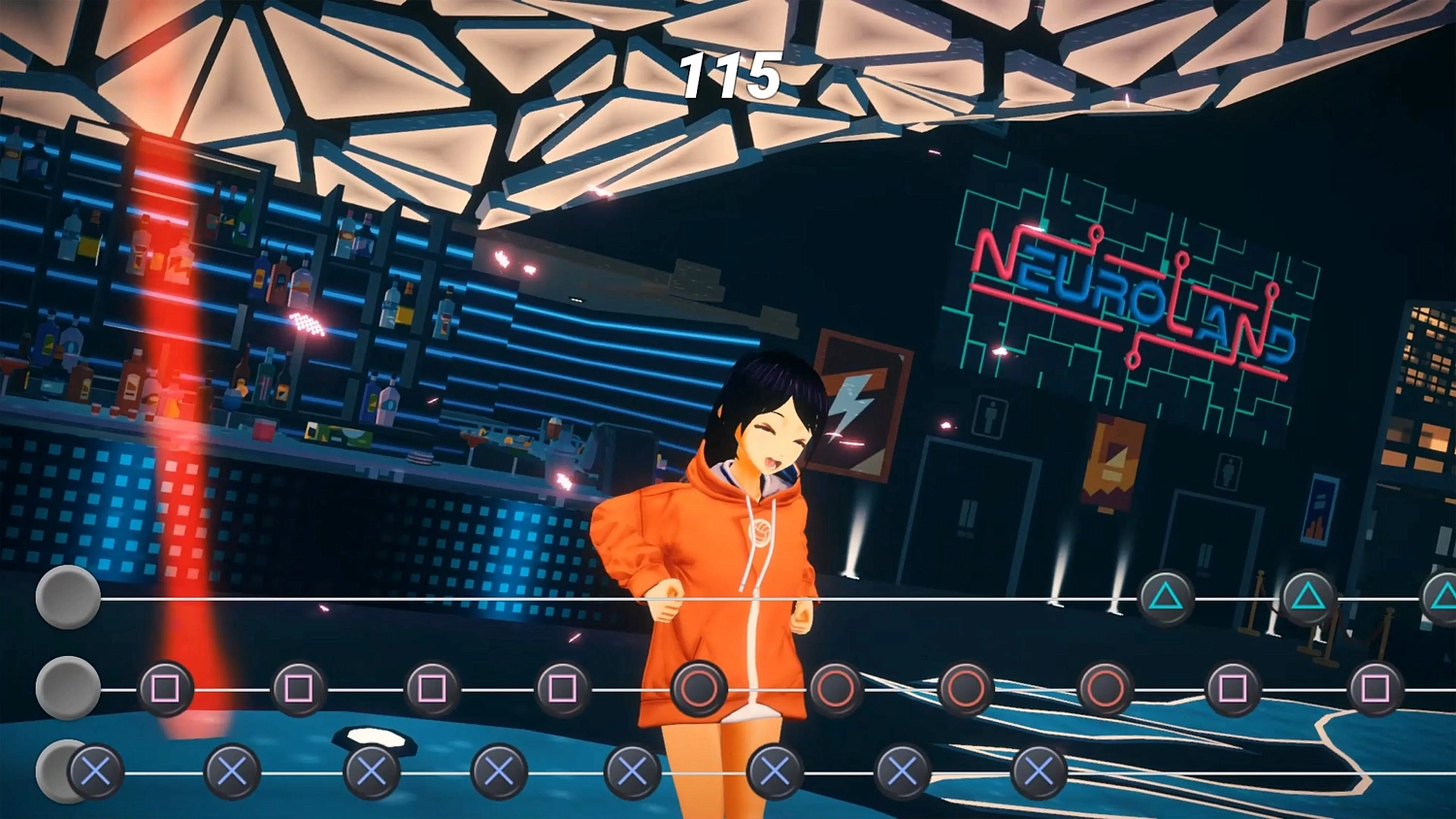Tap the first red Circle note icon
This screenshot has height=819, width=1456.
[699, 686]
